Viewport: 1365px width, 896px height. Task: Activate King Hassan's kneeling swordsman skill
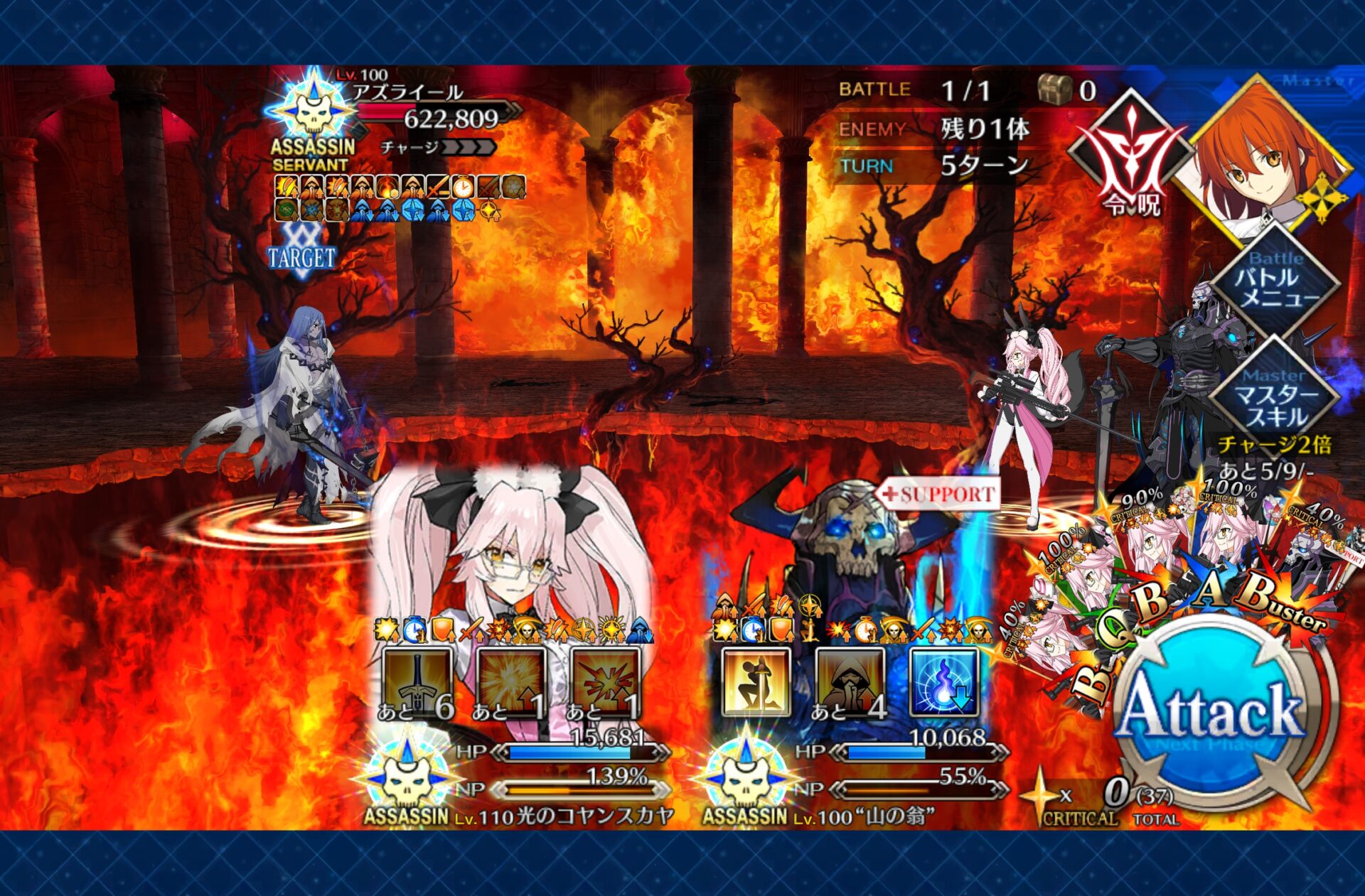click(756, 683)
